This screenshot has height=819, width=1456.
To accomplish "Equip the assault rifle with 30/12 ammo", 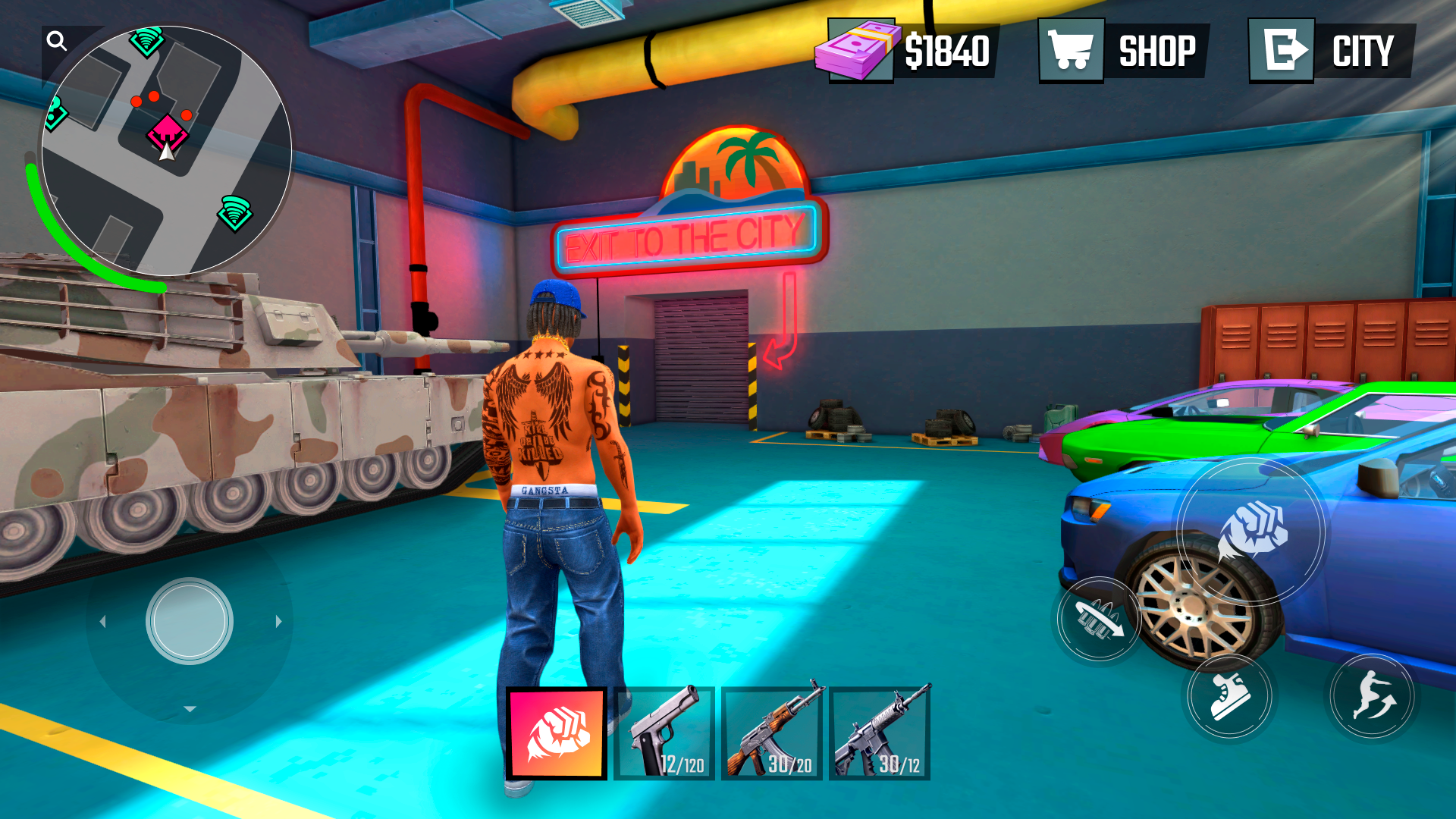I will pos(880,731).
